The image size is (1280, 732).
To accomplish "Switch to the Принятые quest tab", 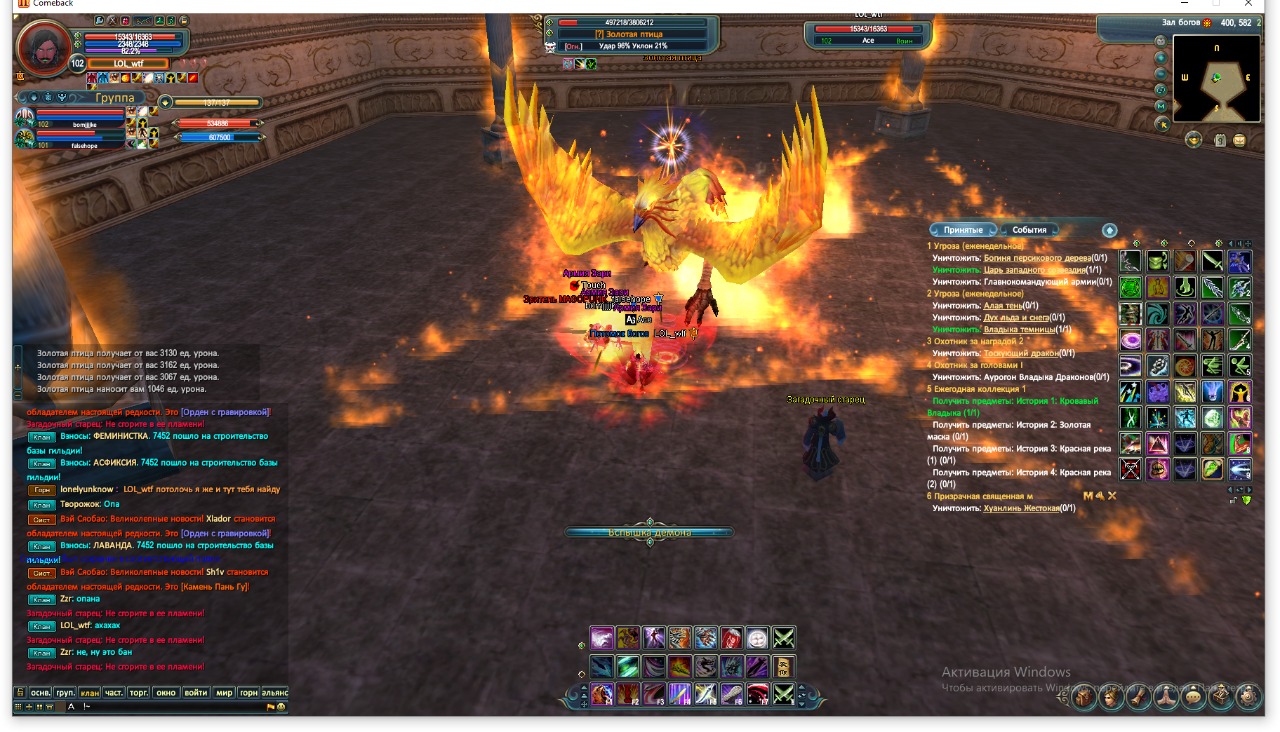I will (962, 230).
